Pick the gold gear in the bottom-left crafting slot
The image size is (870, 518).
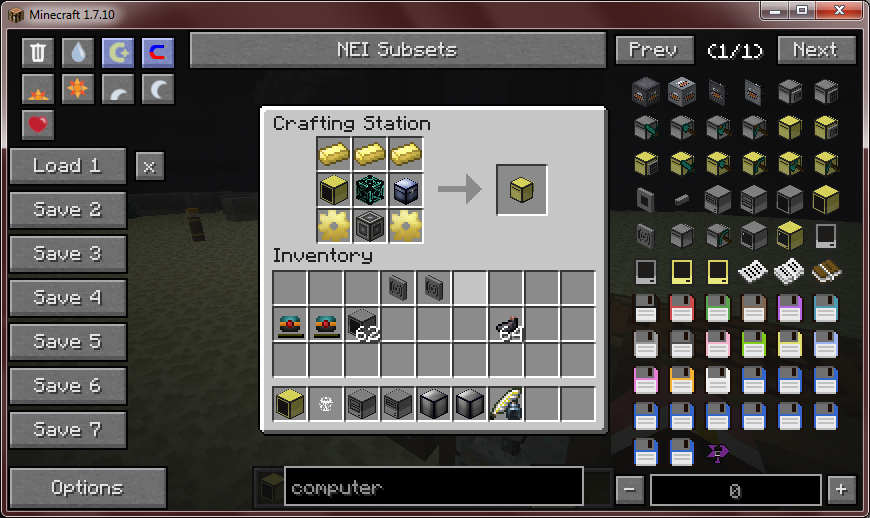point(334,226)
